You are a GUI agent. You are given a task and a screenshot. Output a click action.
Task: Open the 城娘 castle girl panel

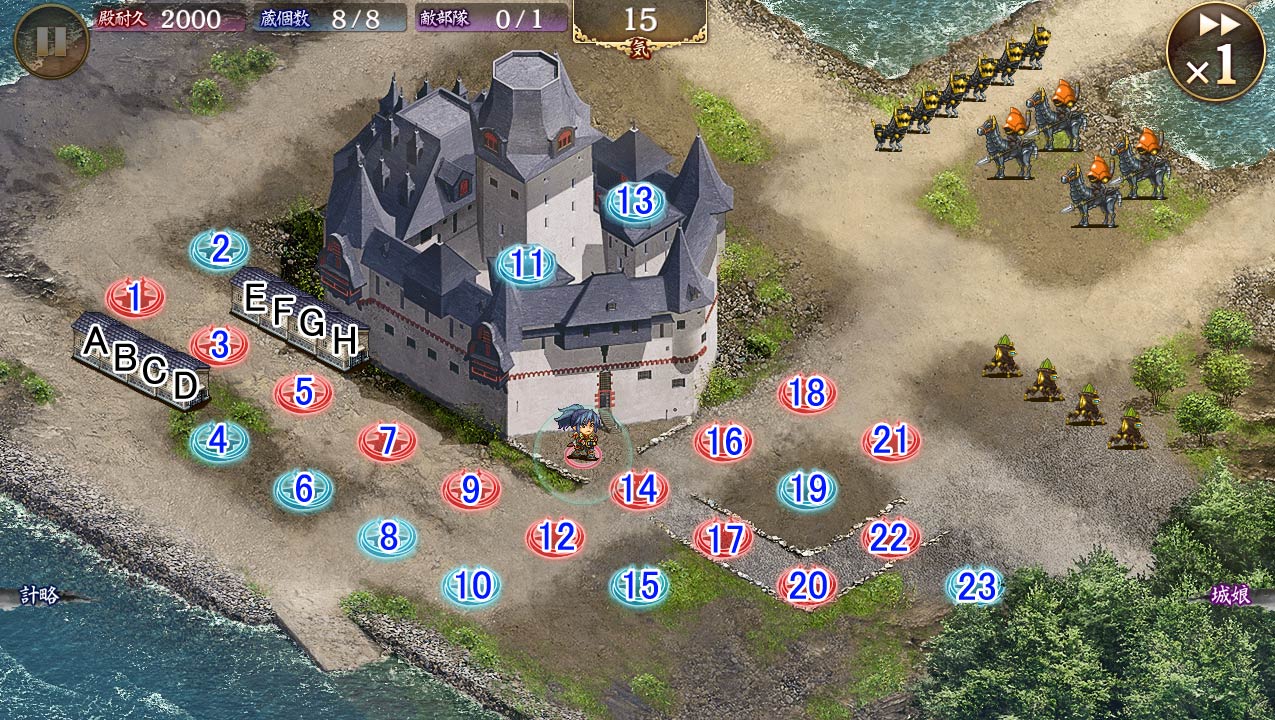1230,596
